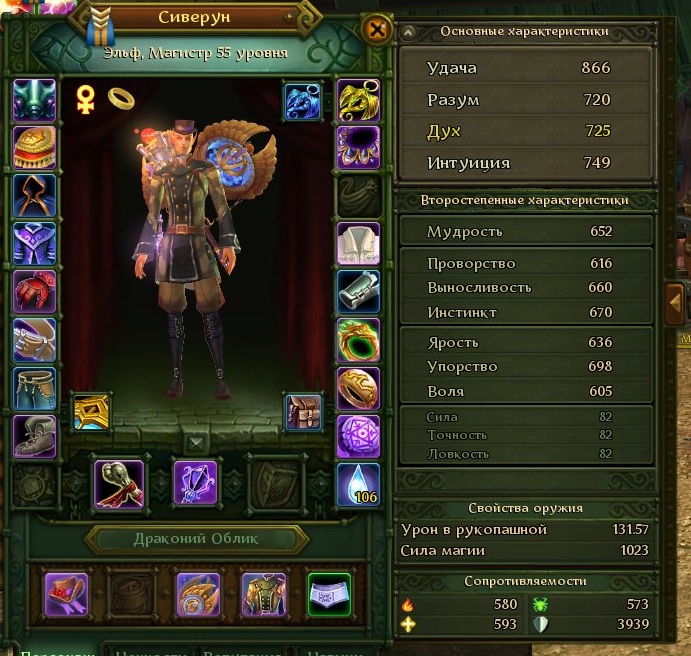The height and width of the screenshot is (656, 691).
Task: Click the blue trousers equipment slot
Action: pyautogui.click(x=35, y=388)
